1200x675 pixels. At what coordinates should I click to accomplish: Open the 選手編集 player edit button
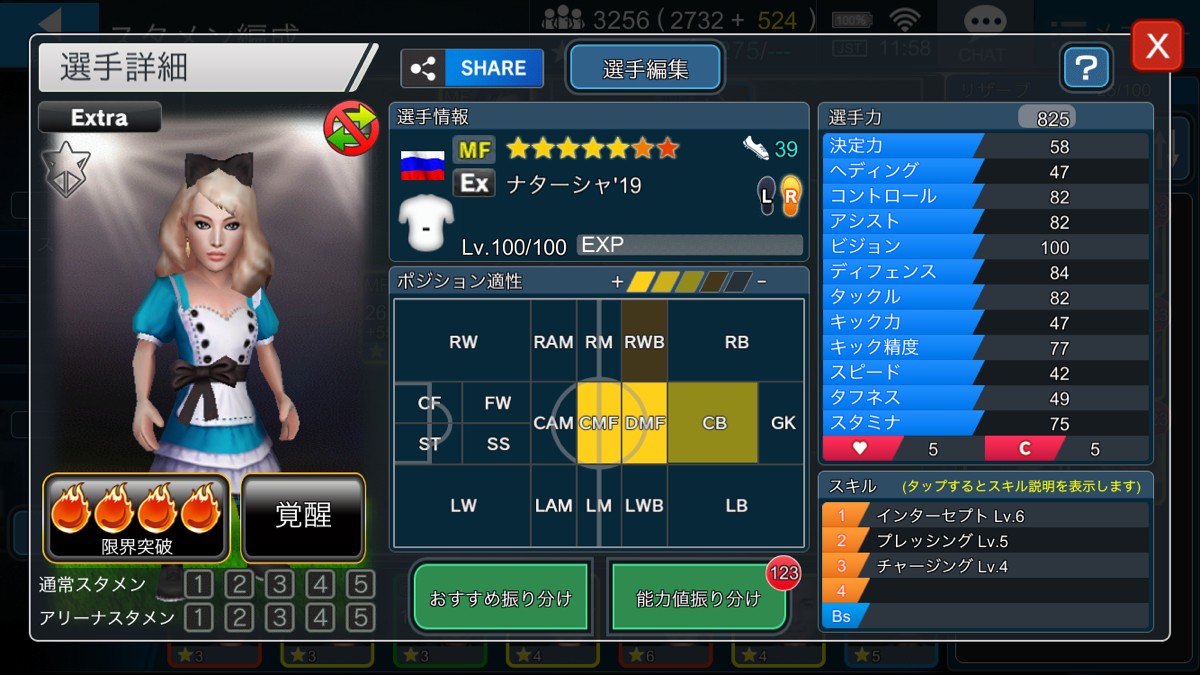pyautogui.click(x=645, y=68)
